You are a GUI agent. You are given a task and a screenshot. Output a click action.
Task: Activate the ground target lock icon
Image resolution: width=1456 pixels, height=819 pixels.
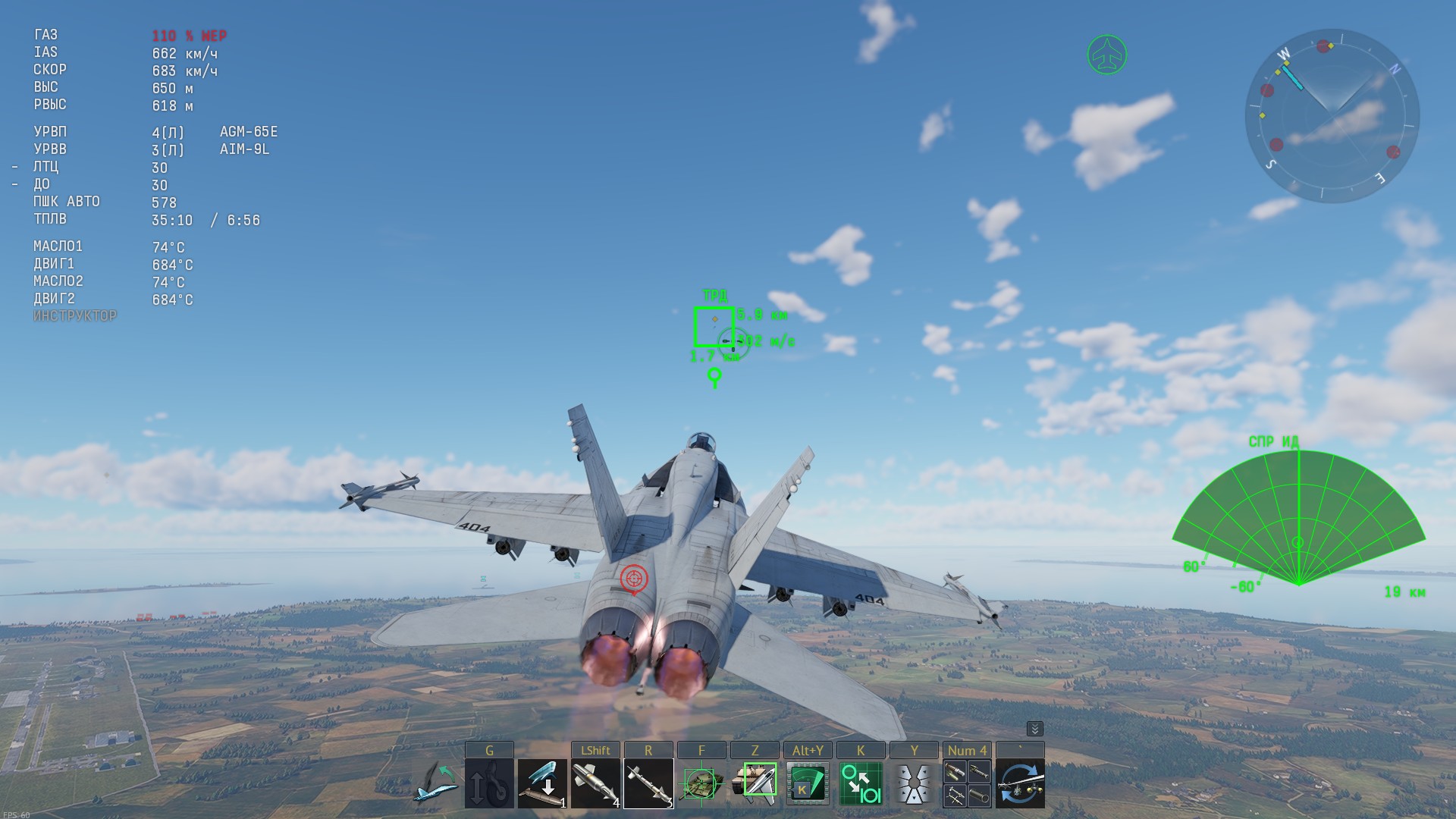[701, 784]
